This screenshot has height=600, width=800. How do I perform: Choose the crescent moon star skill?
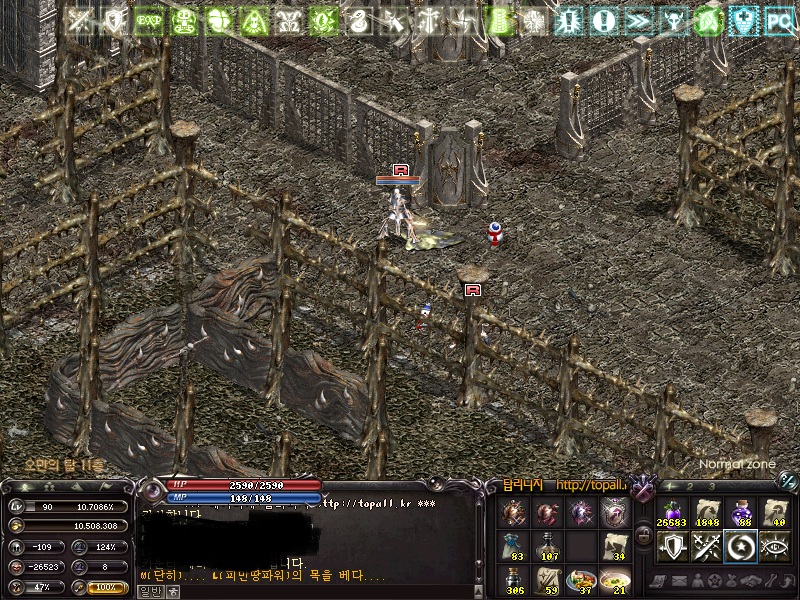point(741,546)
